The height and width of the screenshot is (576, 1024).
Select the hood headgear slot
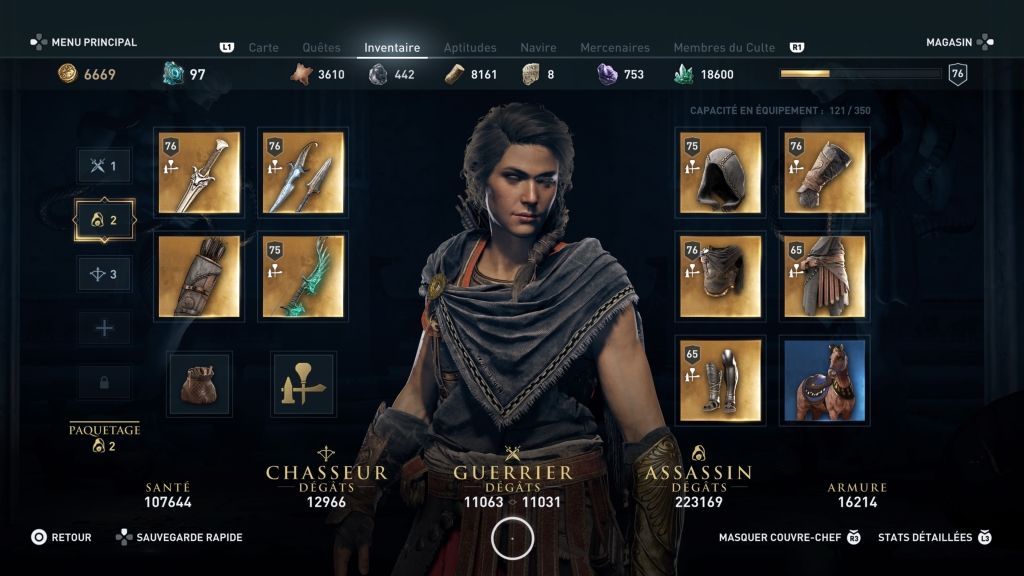[x=720, y=173]
